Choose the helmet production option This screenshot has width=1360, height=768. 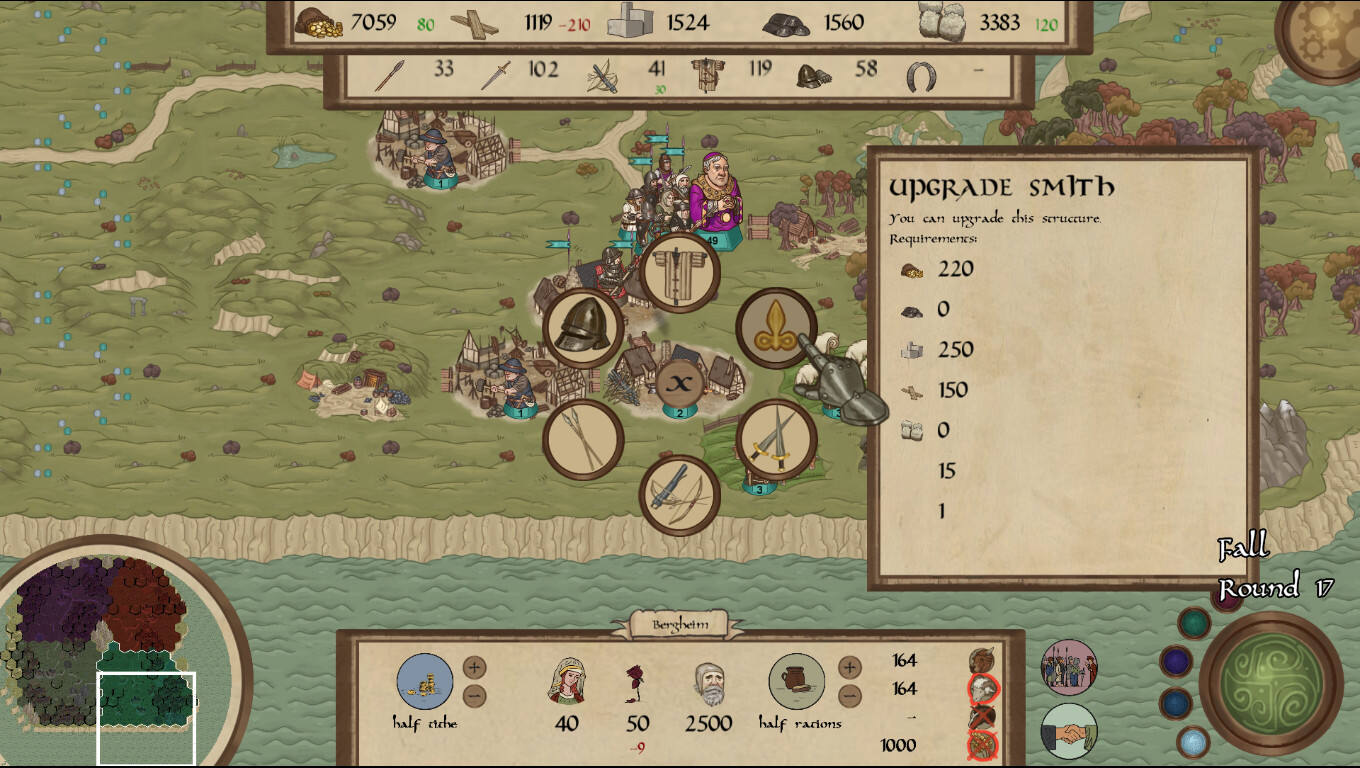click(583, 328)
